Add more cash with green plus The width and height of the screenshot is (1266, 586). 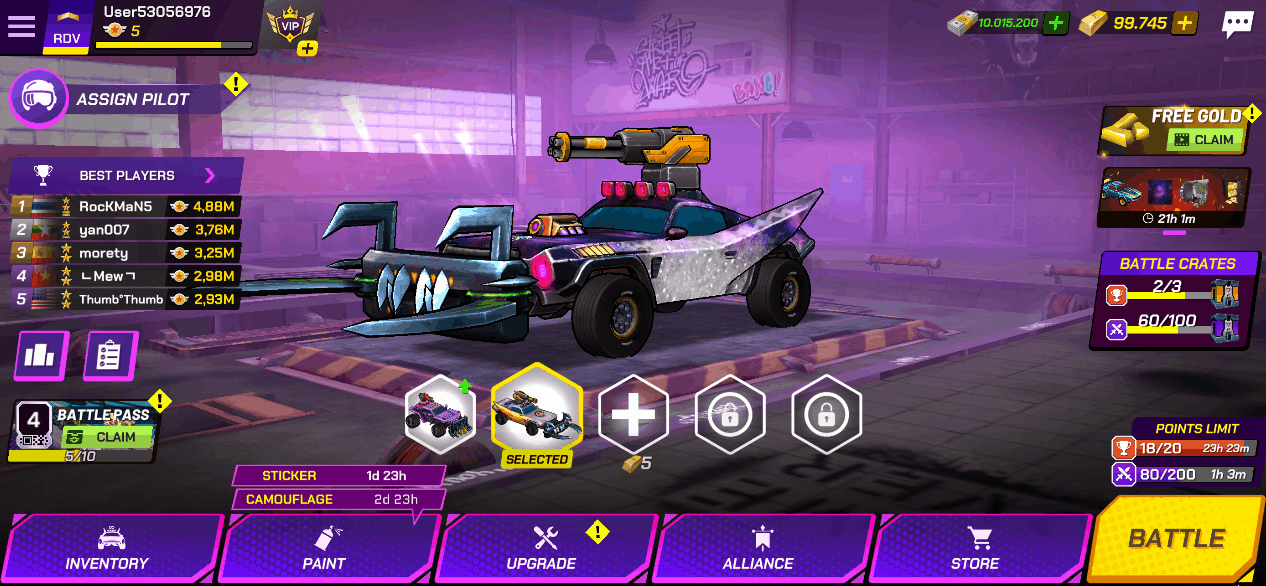point(1055,23)
